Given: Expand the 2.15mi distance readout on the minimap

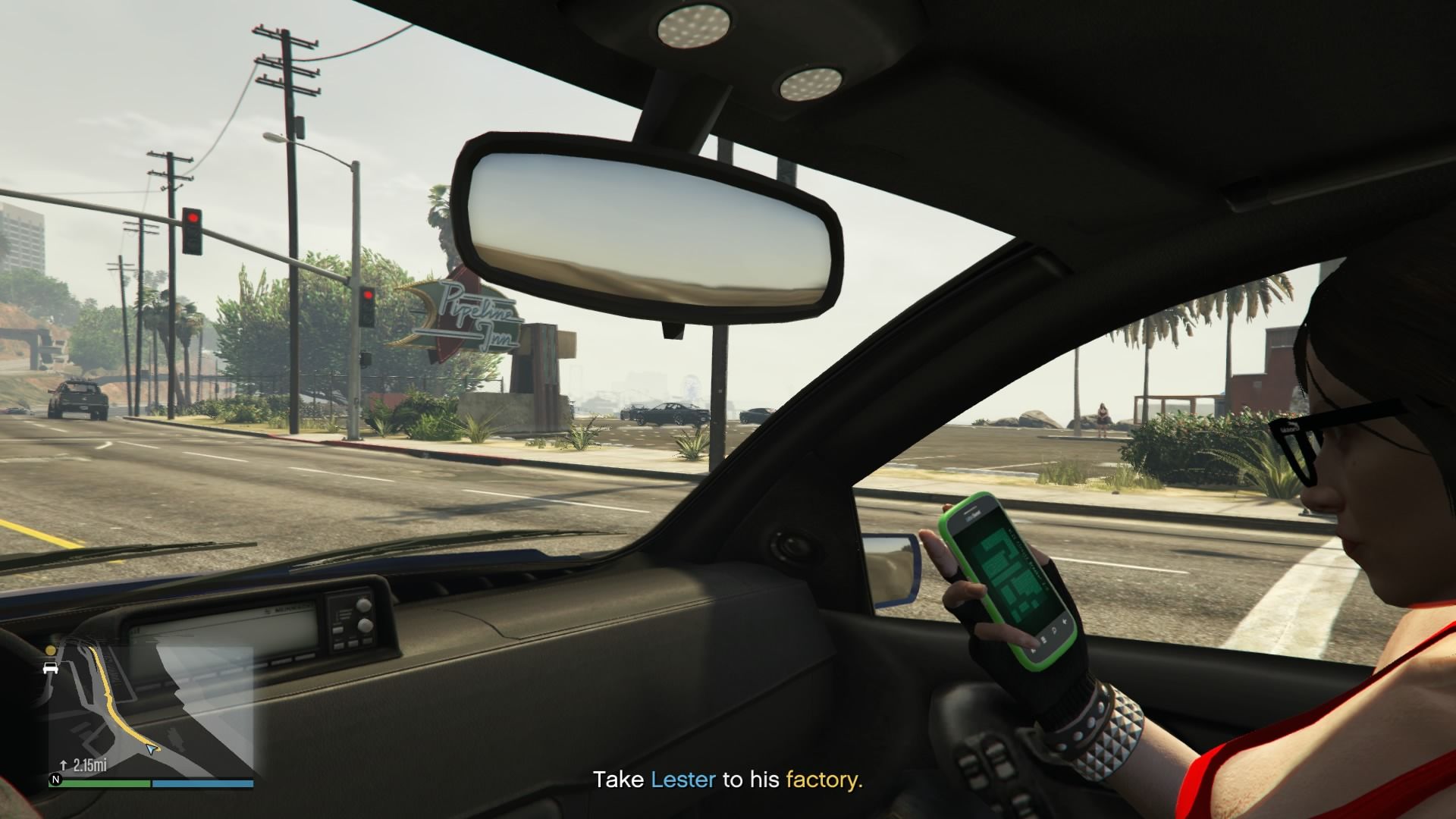Looking at the screenshot, I should point(89,765).
